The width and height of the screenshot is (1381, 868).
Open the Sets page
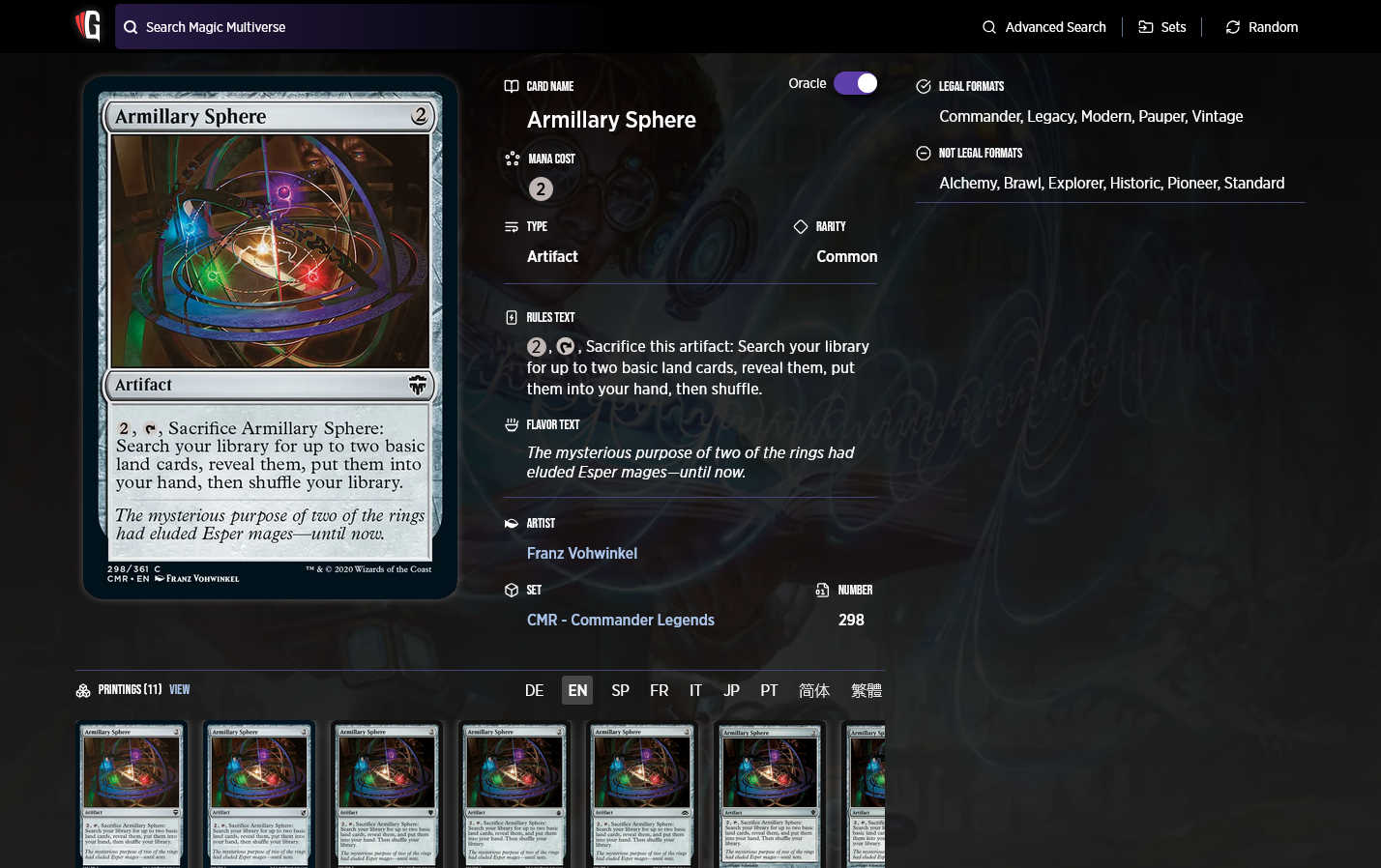[x=1162, y=27]
